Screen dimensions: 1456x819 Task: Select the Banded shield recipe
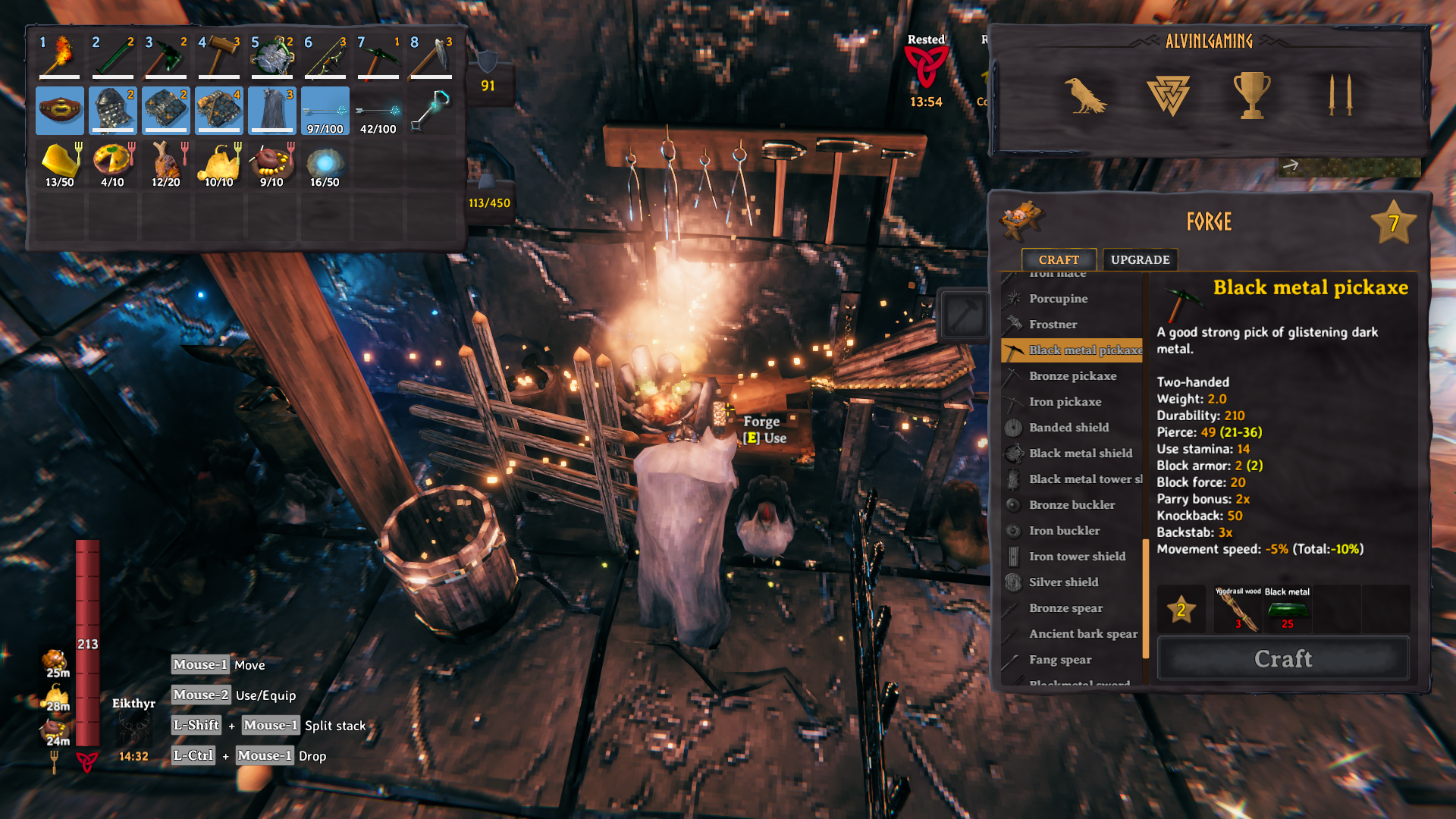[x=1068, y=428]
